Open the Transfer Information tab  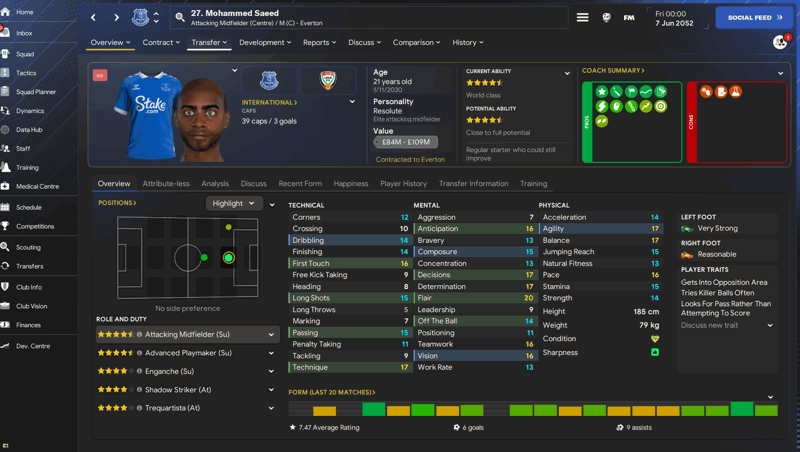[473, 184]
